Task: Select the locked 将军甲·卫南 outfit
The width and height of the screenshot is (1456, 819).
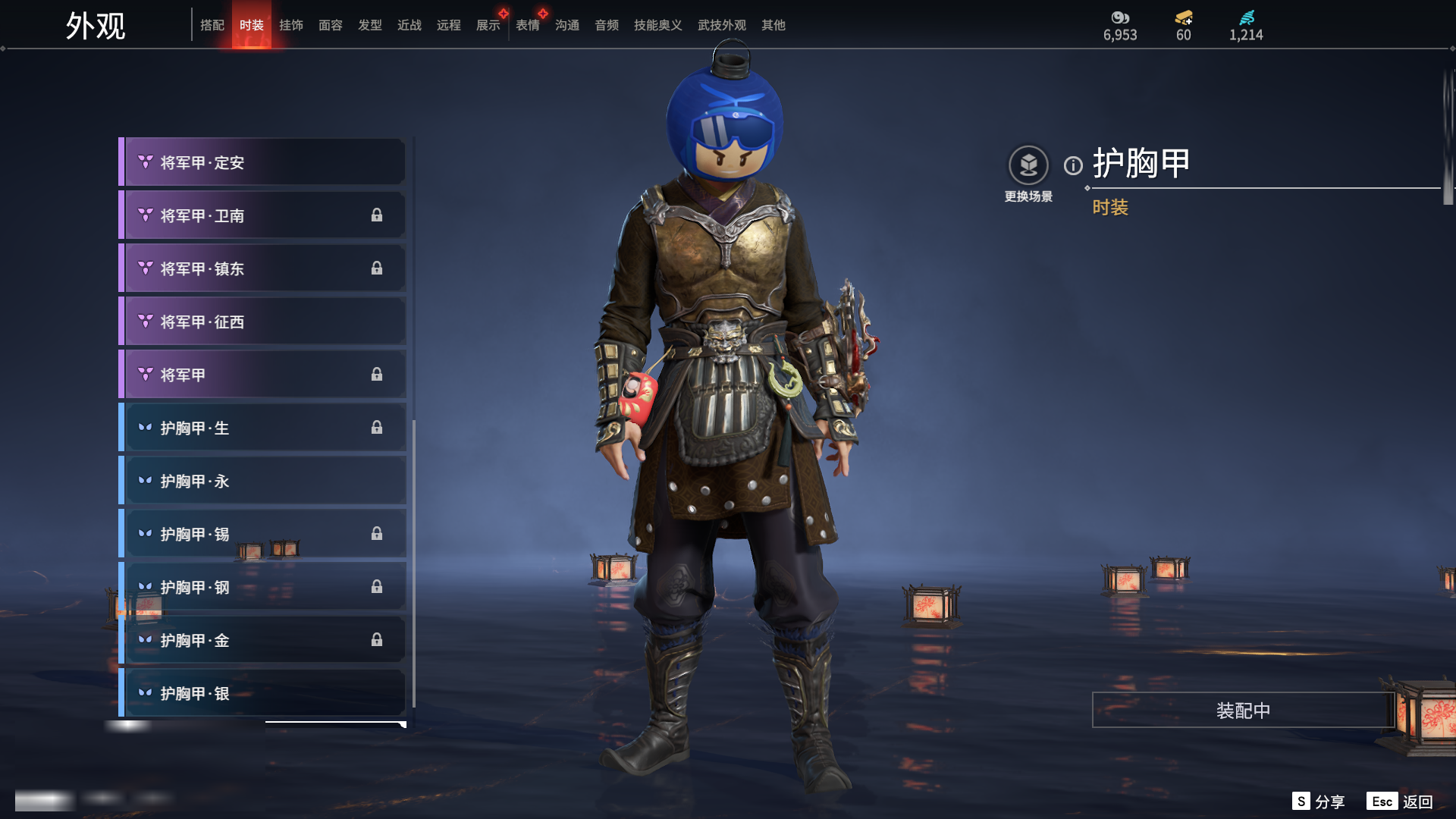Action: (262, 215)
